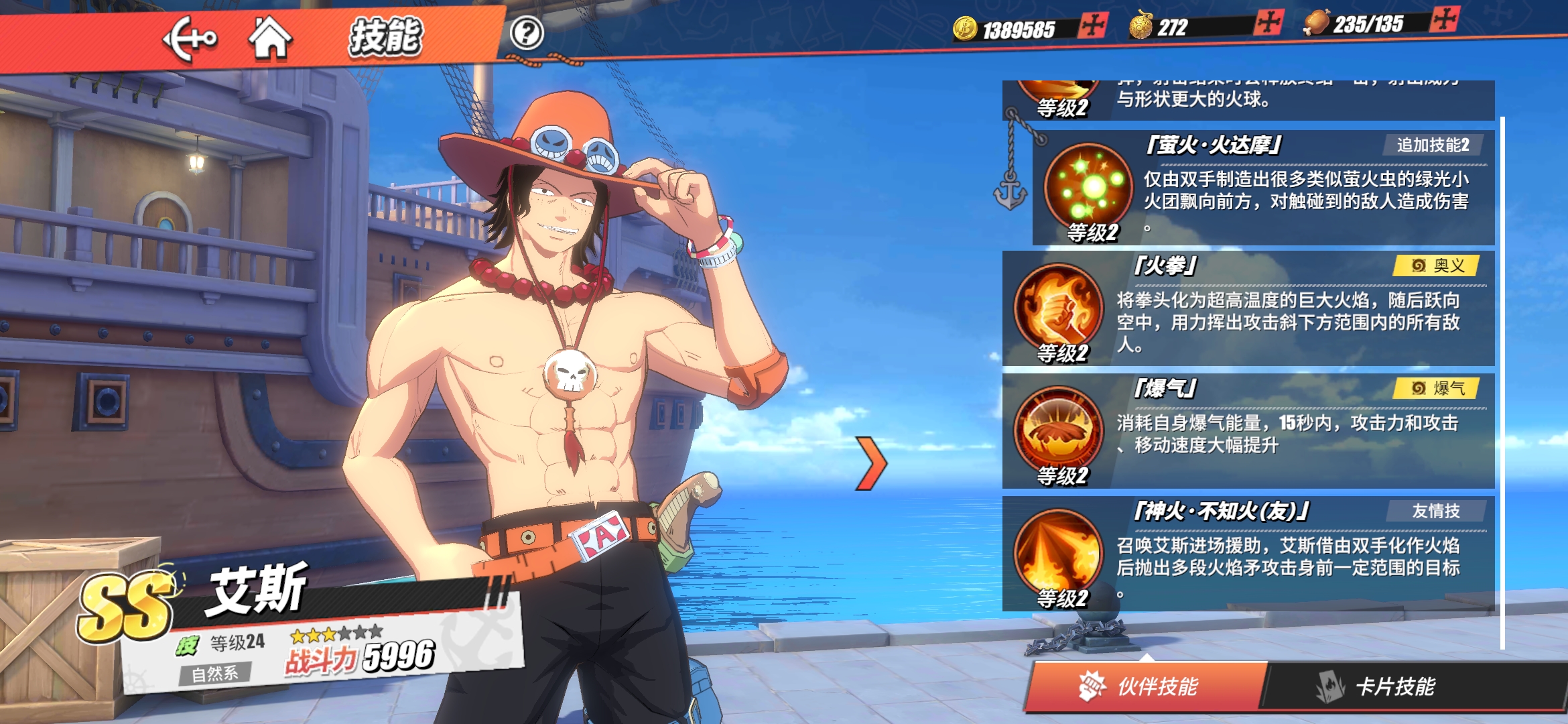Image resolution: width=1568 pixels, height=724 pixels.
Task: Add more gold coins with plus button
Action: pyautogui.click(x=1093, y=26)
